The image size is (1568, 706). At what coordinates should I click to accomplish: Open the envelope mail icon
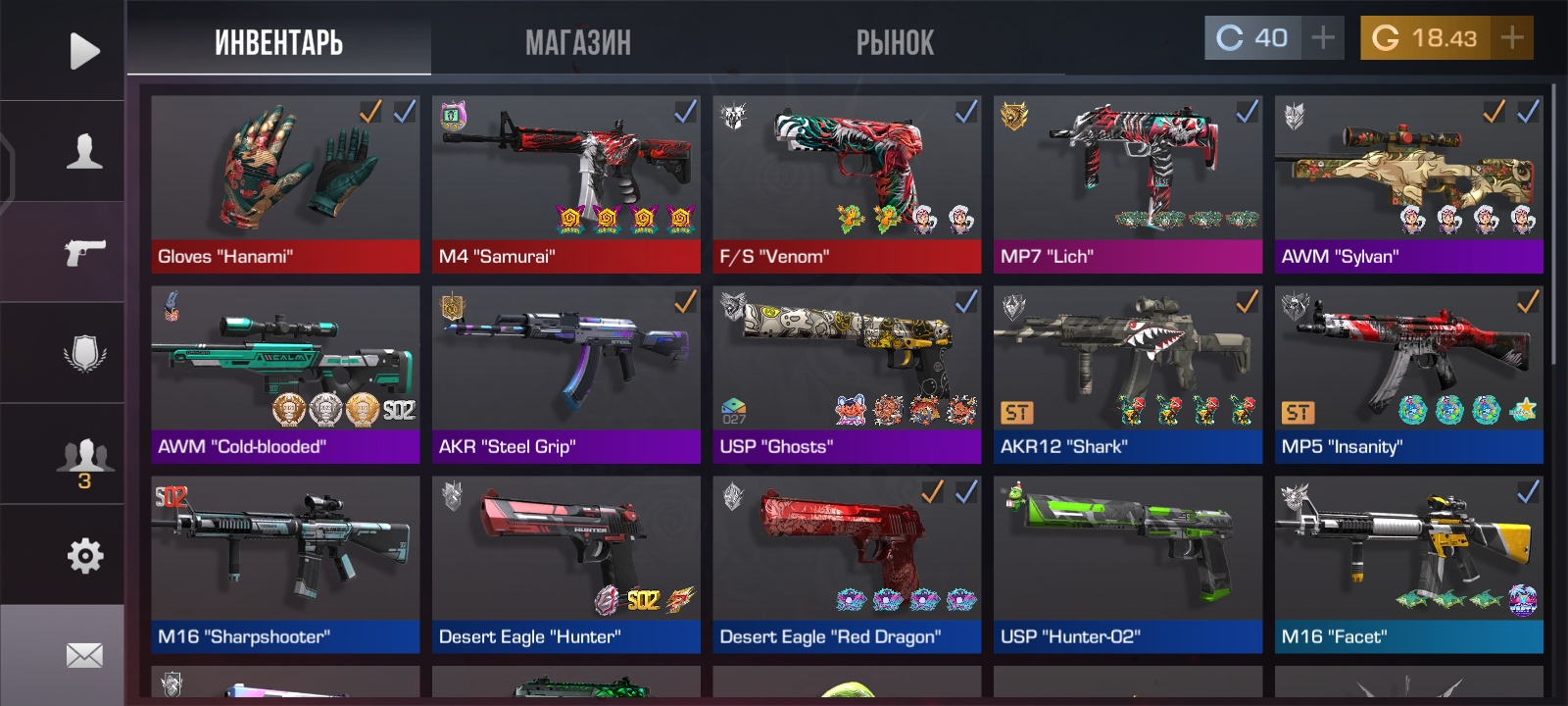[84, 655]
